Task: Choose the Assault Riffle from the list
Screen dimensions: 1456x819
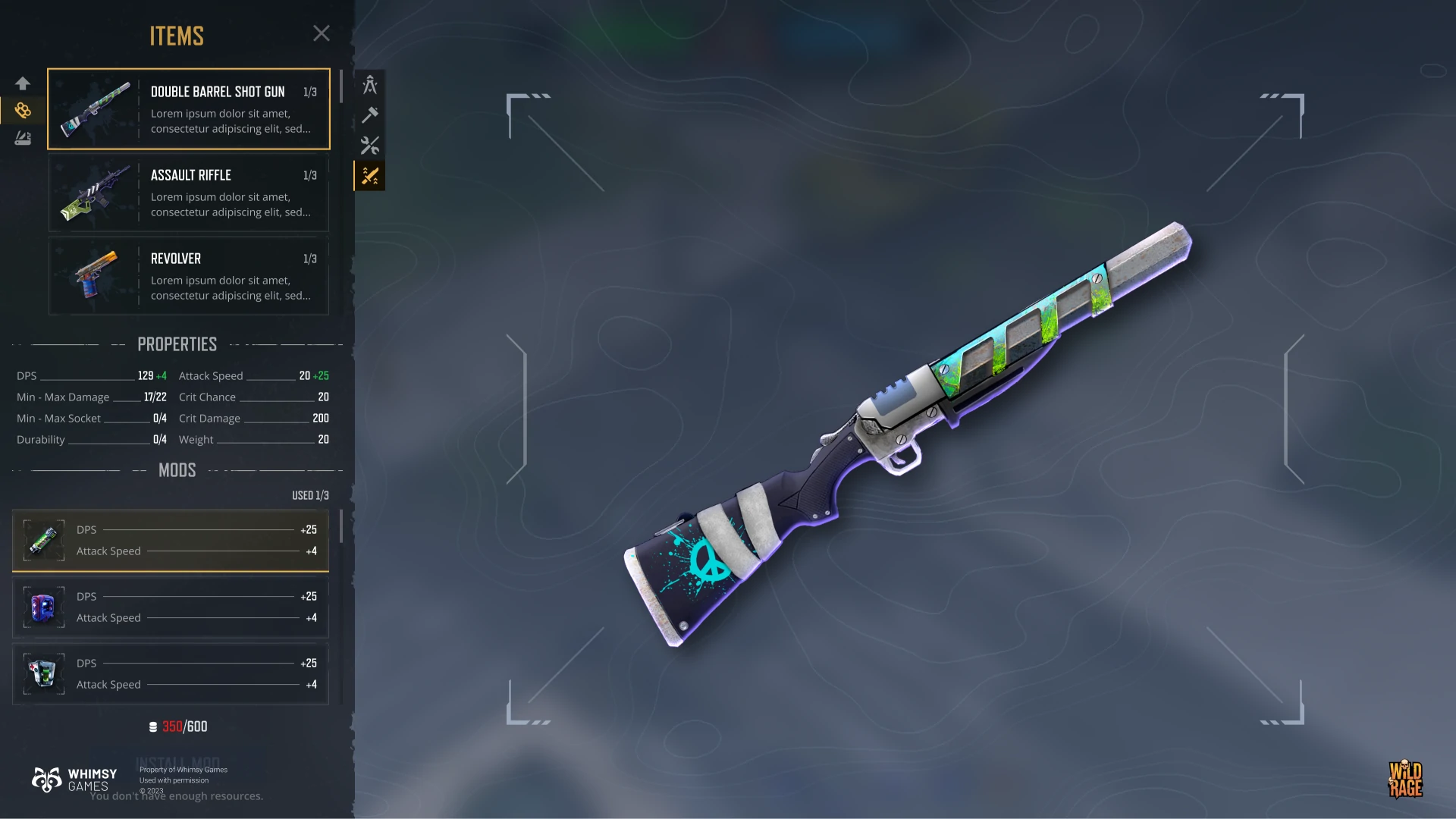Action: pyautogui.click(x=189, y=193)
